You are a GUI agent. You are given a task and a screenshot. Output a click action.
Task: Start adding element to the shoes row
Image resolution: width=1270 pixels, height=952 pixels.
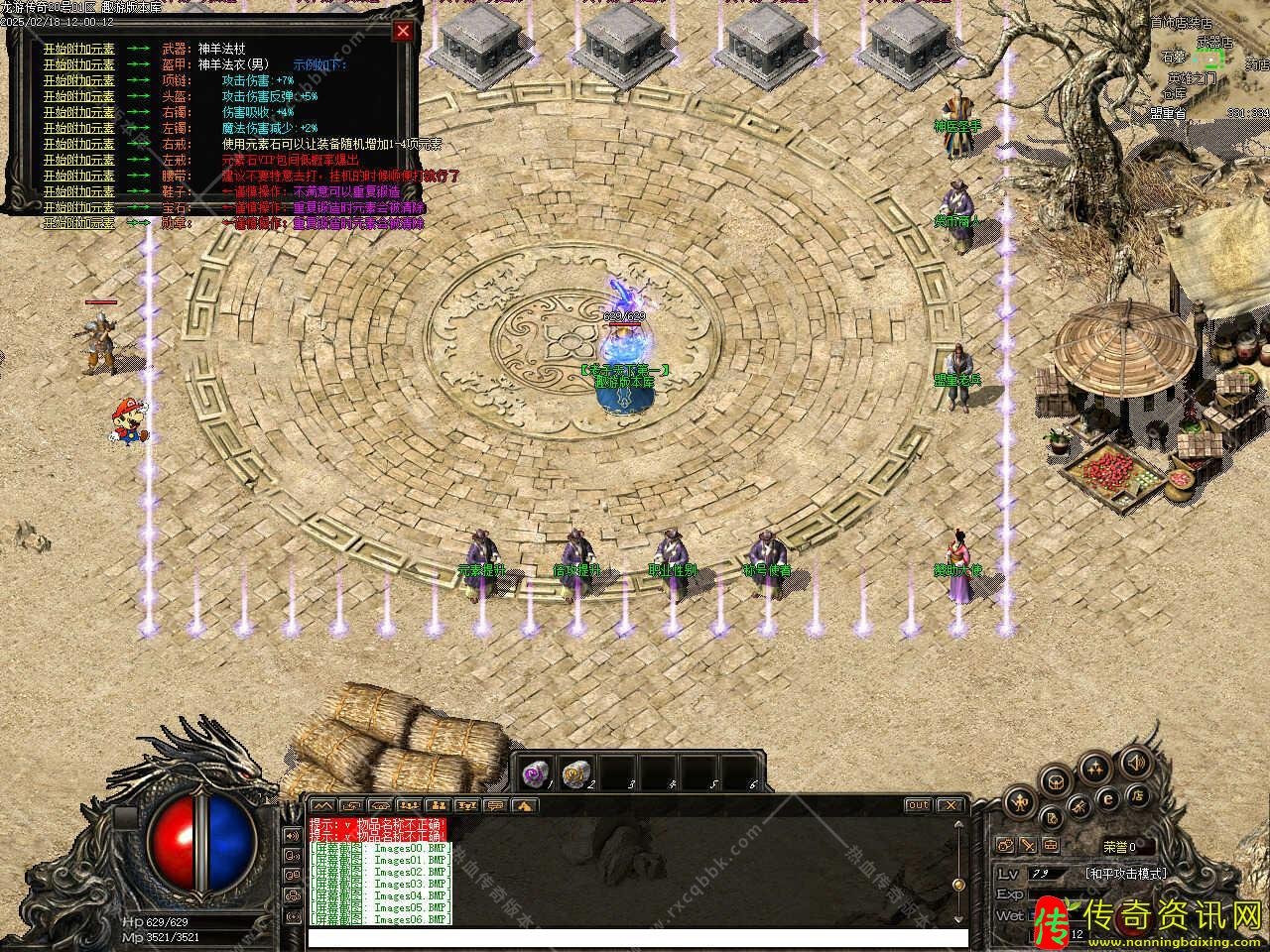tap(78, 191)
